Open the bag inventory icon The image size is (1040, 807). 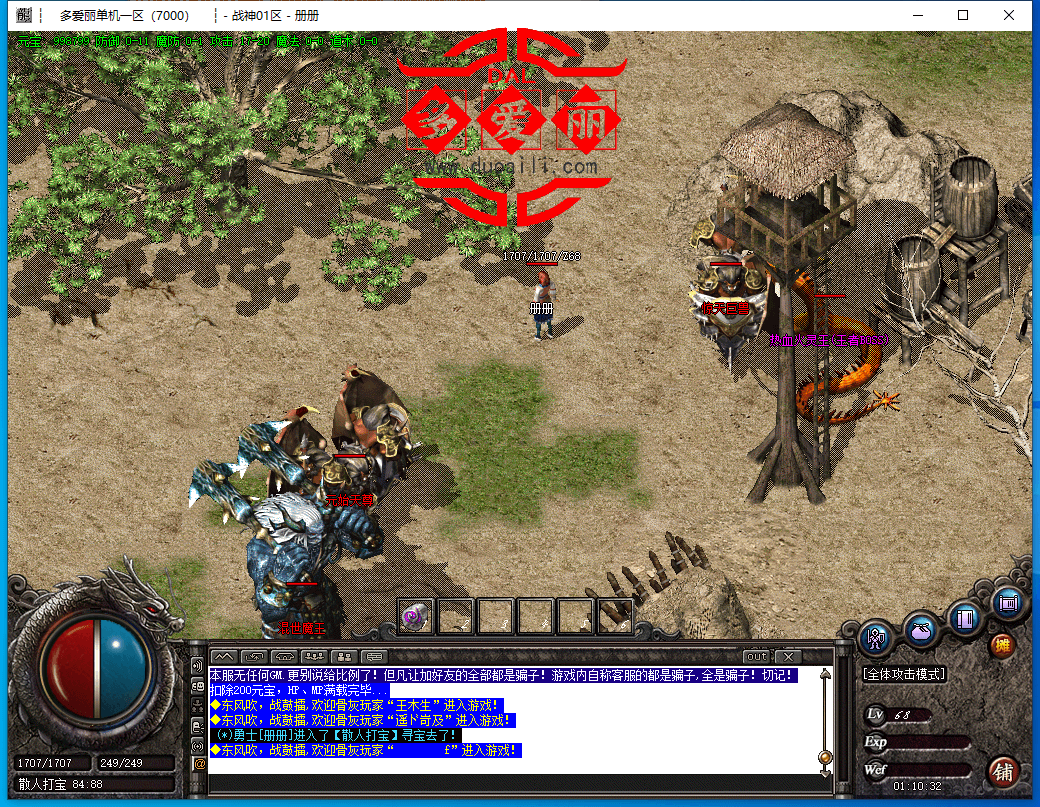(x=921, y=631)
